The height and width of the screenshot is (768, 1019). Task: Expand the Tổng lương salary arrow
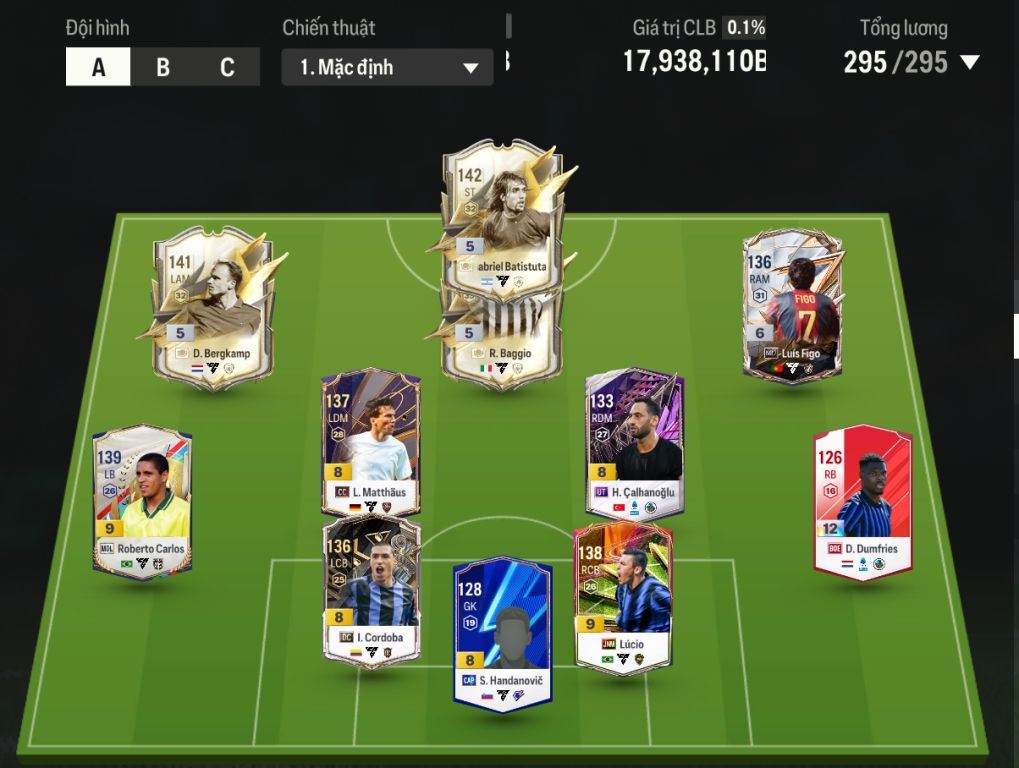pos(969,63)
